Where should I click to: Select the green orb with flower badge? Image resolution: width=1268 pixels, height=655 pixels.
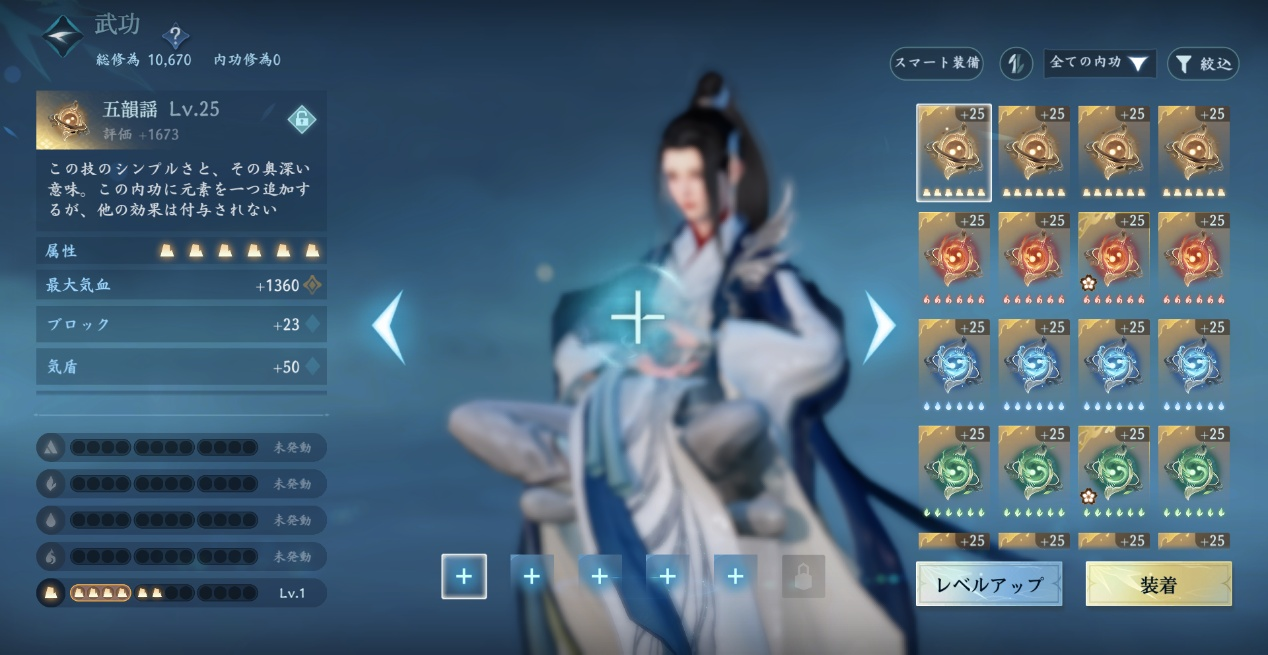coord(1114,471)
